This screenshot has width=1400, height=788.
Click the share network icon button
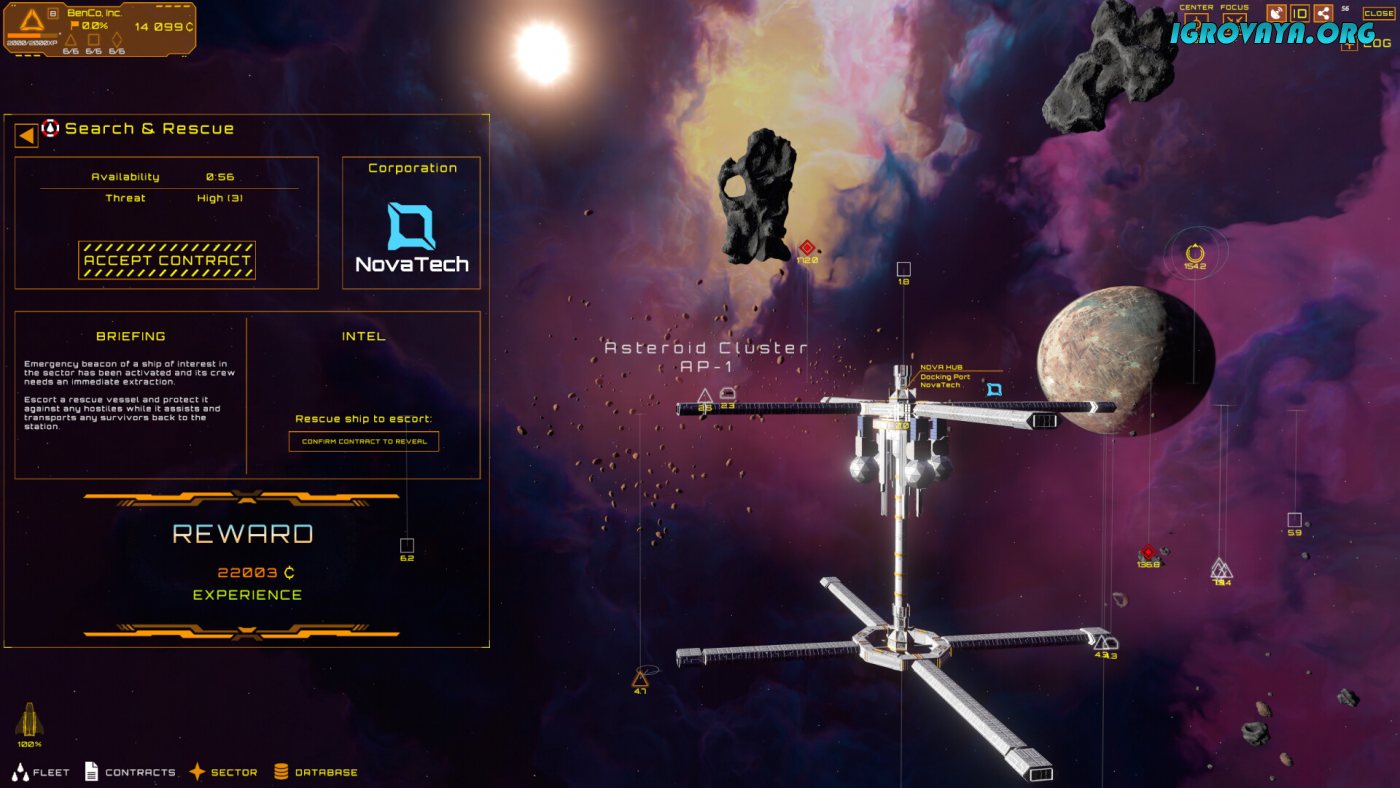(1323, 13)
